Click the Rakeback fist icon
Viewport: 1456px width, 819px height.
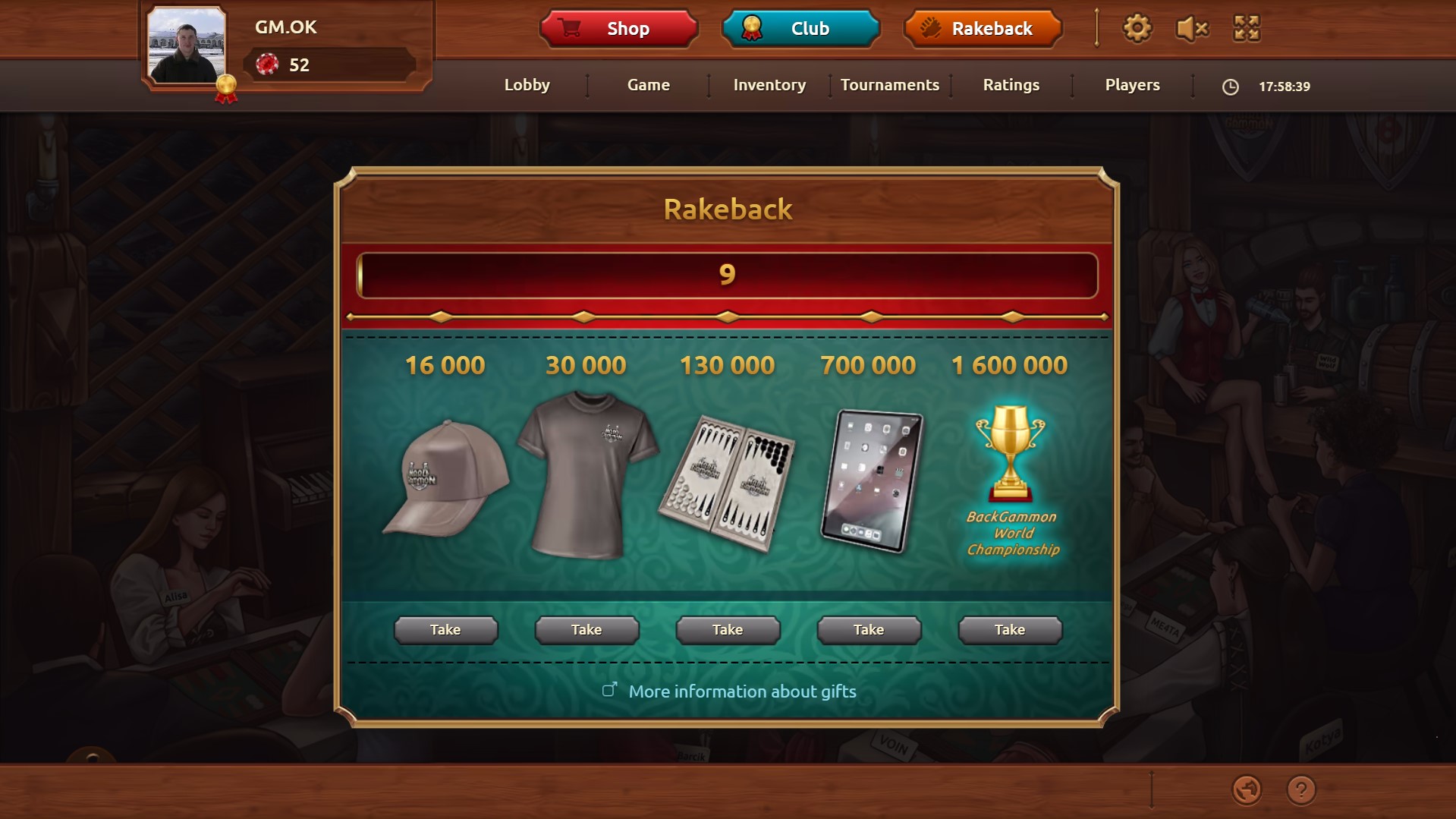(x=932, y=28)
